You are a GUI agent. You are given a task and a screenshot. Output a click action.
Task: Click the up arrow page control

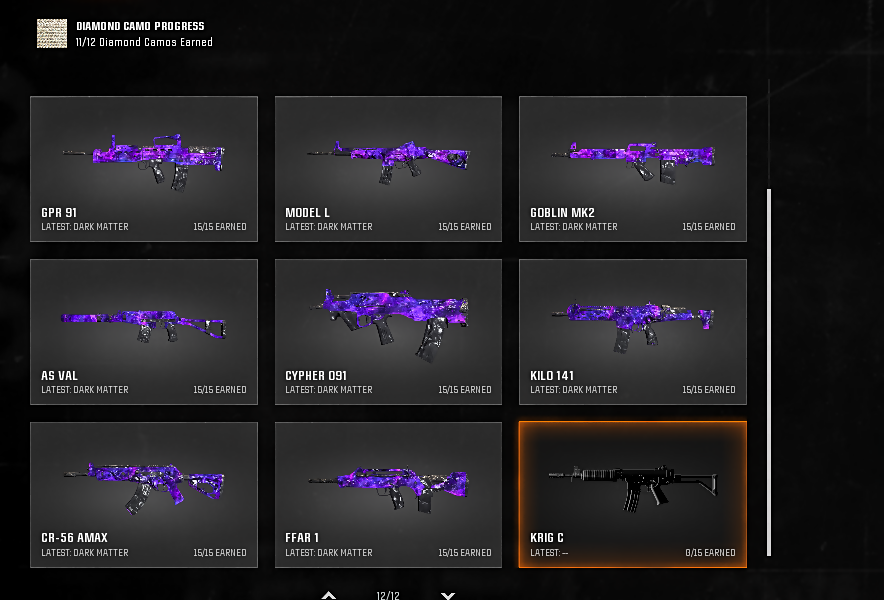point(329,595)
